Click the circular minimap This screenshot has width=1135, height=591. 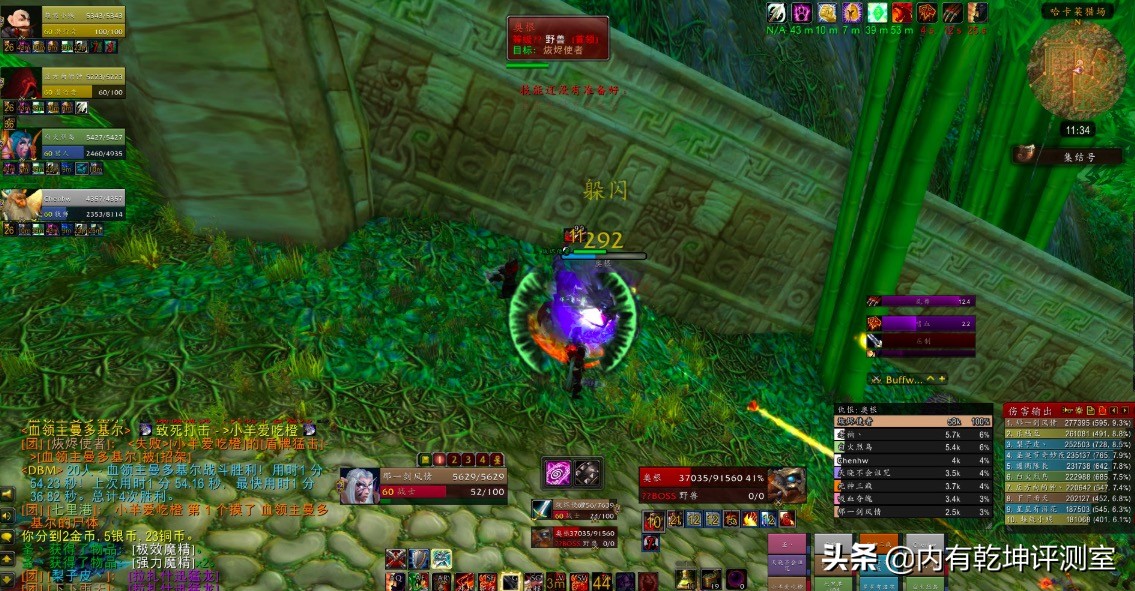click(x=1078, y=67)
